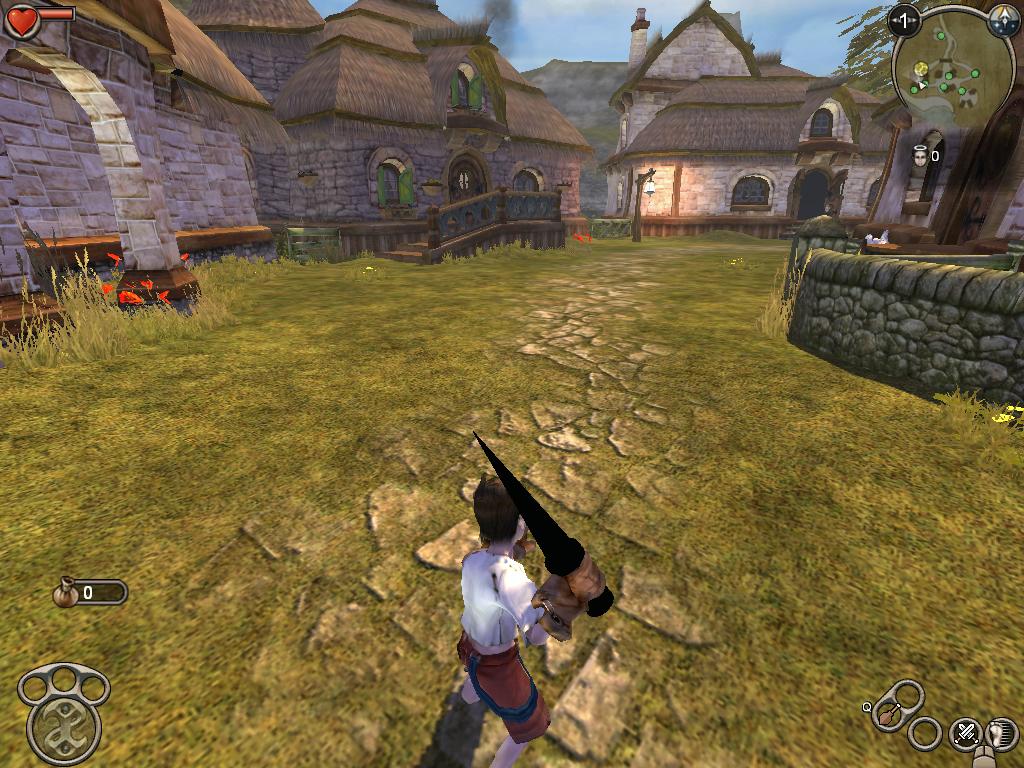Choose the spade quick-use item slot

[x=889, y=715]
